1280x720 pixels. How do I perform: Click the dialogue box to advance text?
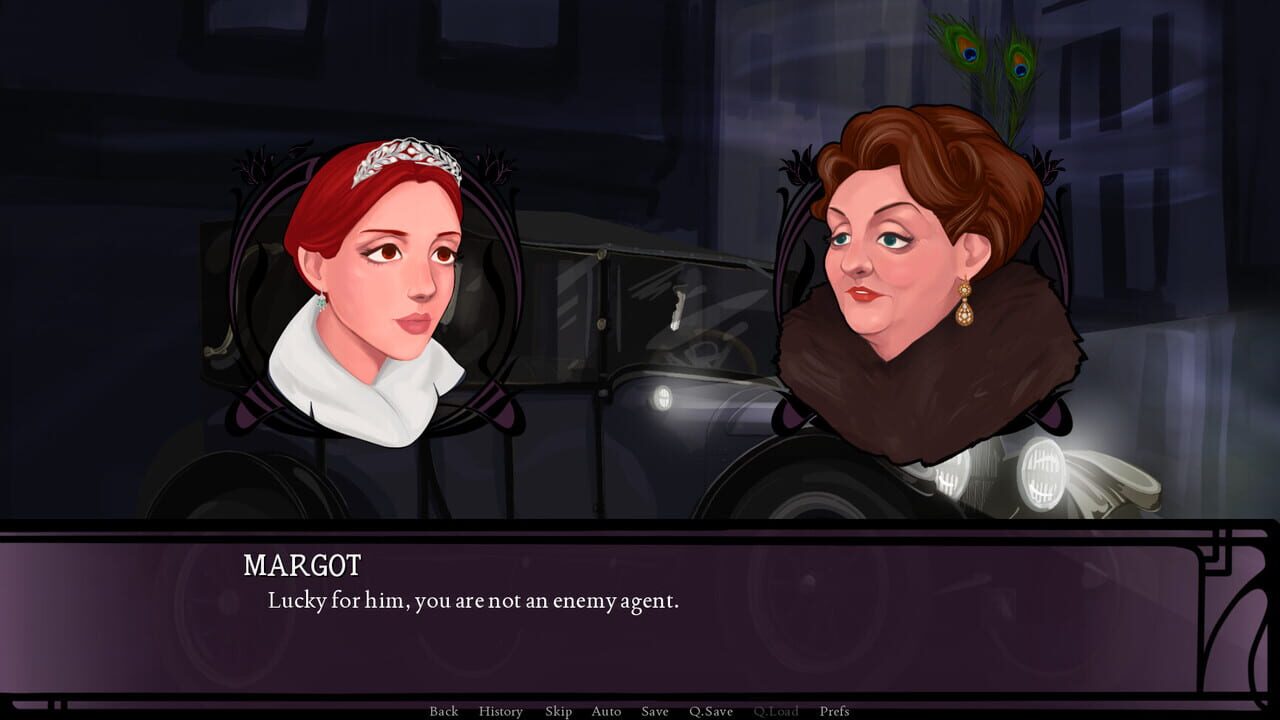[x=640, y=620]
